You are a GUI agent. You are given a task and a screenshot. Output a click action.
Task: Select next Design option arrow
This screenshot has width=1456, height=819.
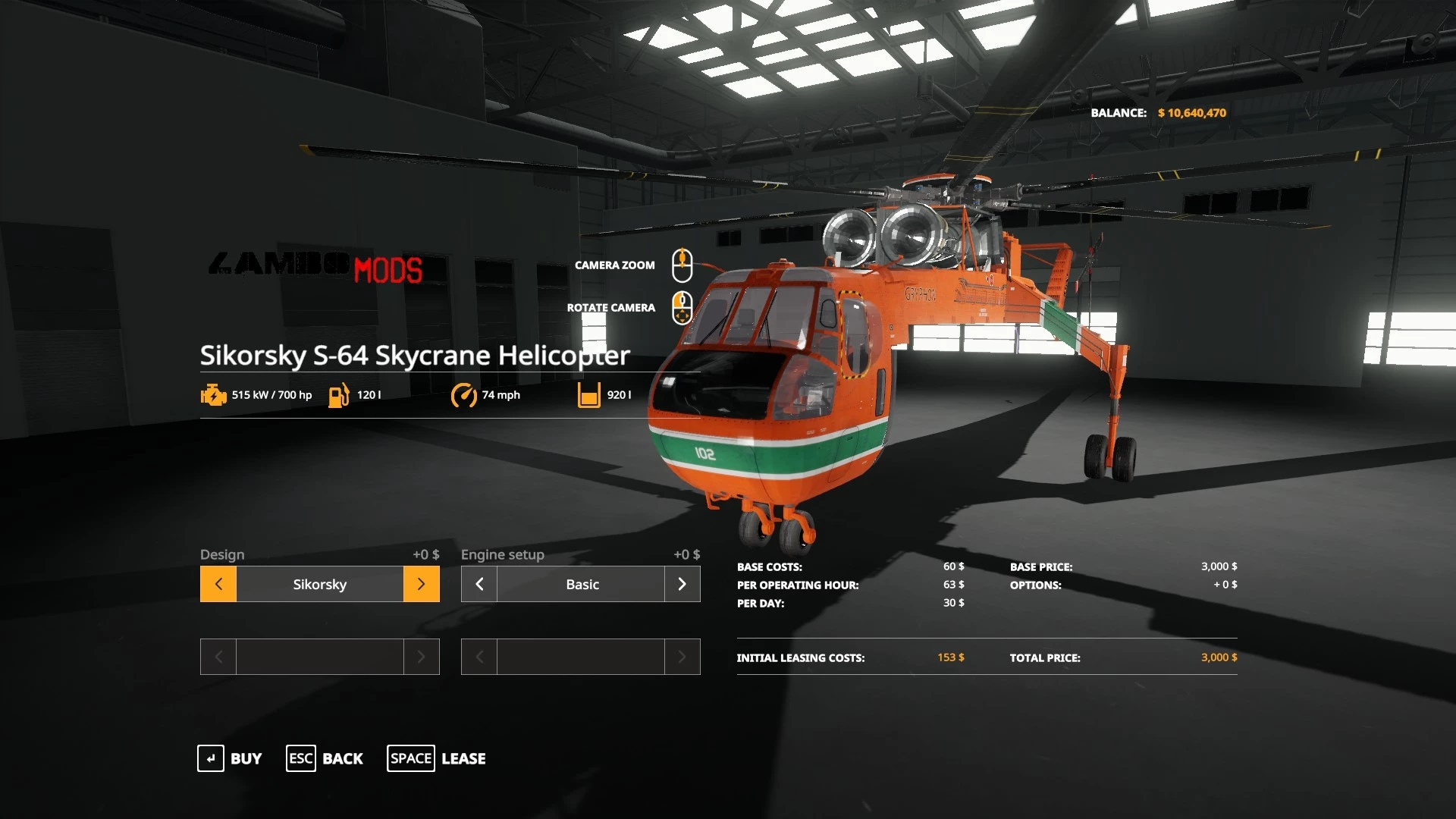pyautogui.click(x=421, y=584)
